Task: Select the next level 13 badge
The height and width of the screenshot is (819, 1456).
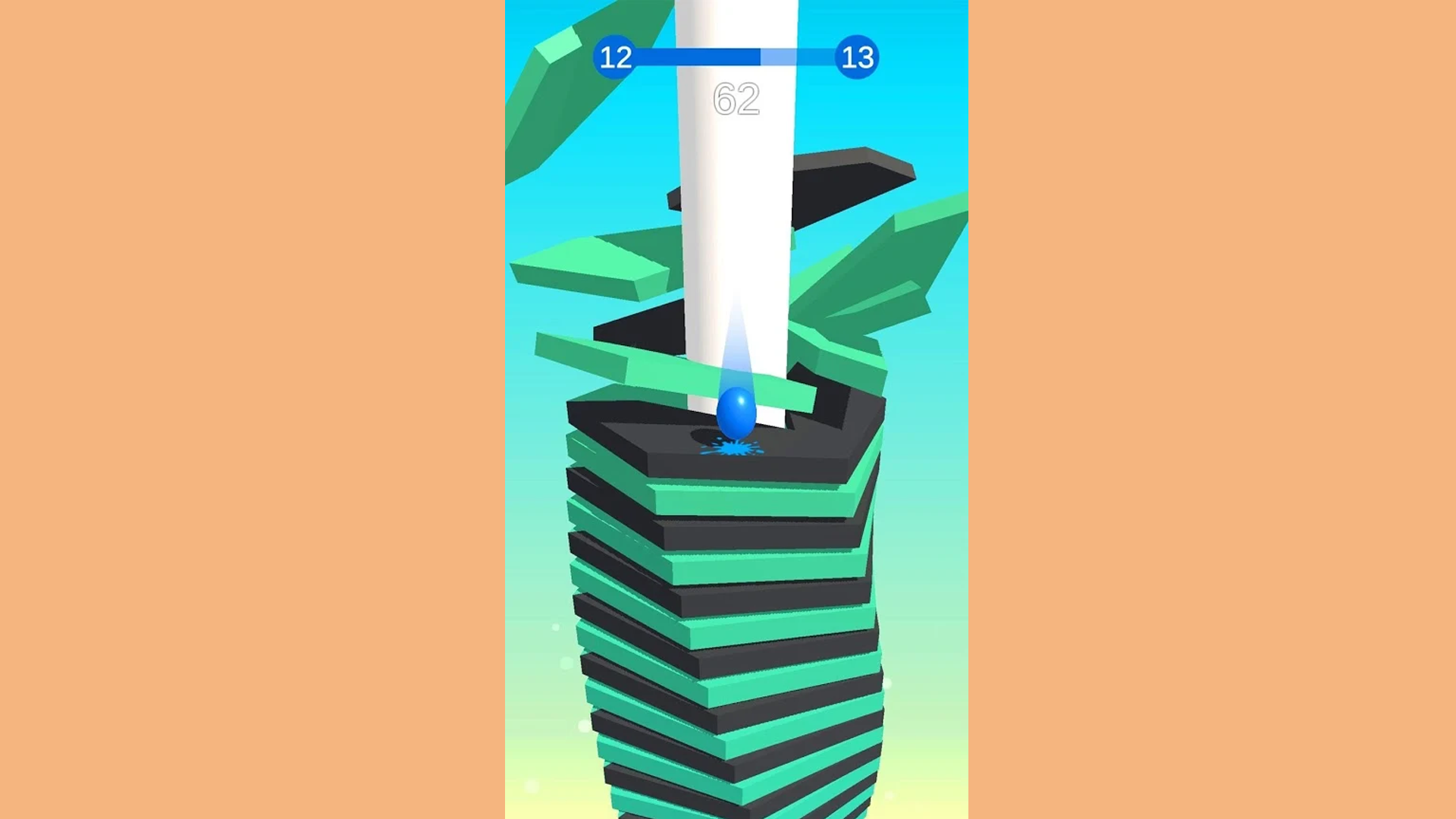Action: pyautogui.click(x=857, y=57)
